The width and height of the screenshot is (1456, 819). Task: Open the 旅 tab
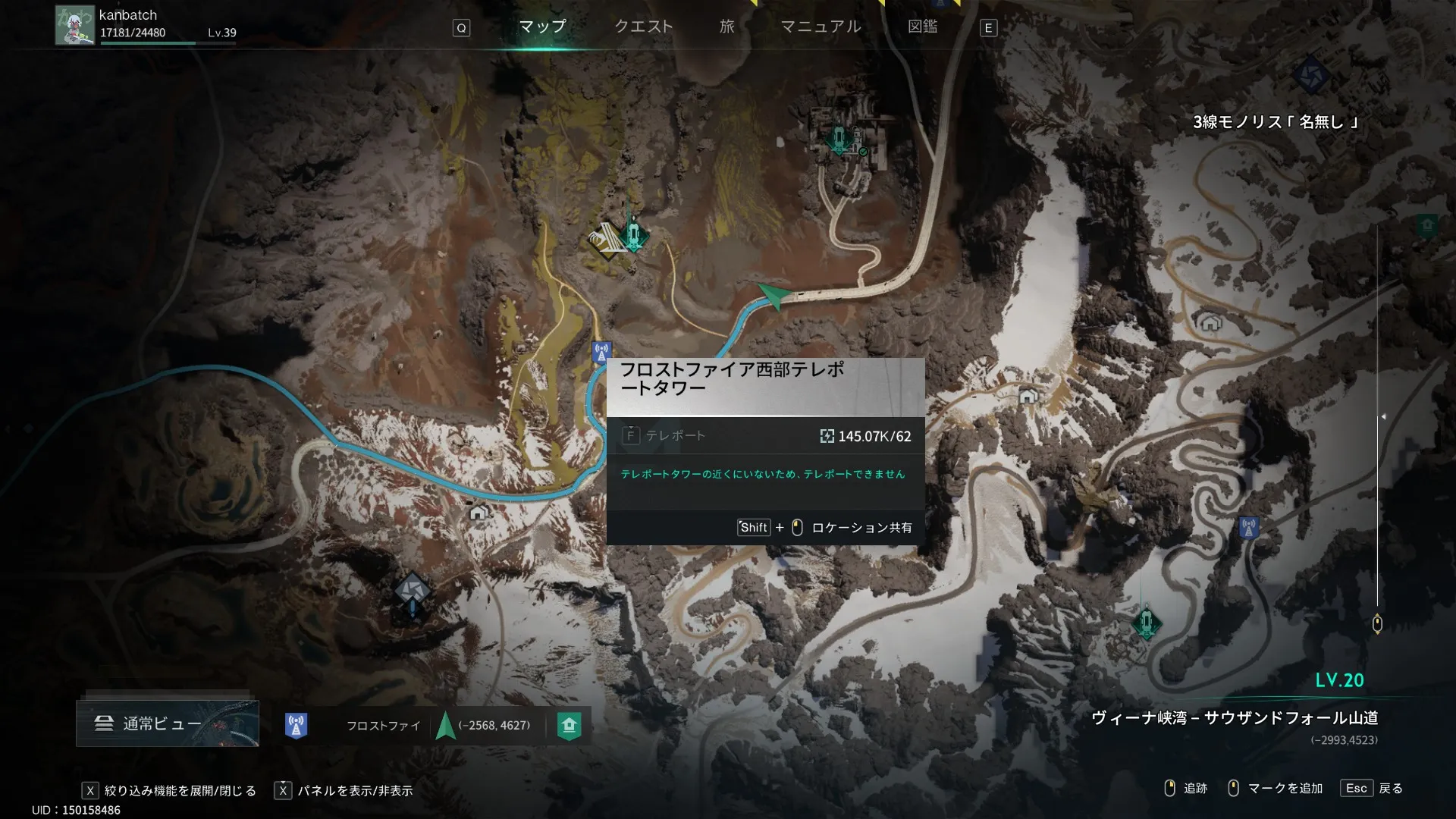(x=726, y=27)
